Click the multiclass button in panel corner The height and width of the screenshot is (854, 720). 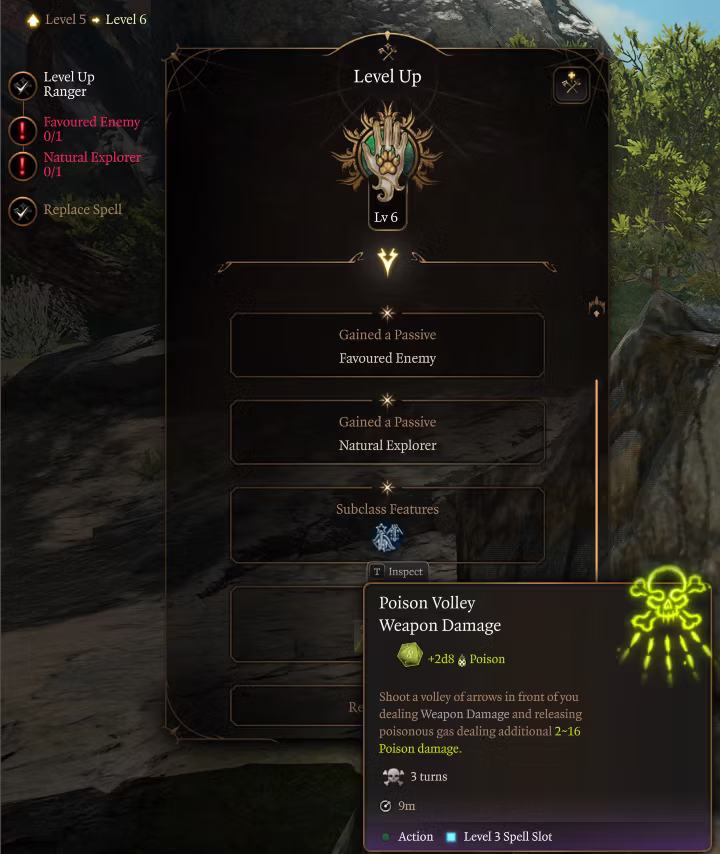(x=571, y=86)
